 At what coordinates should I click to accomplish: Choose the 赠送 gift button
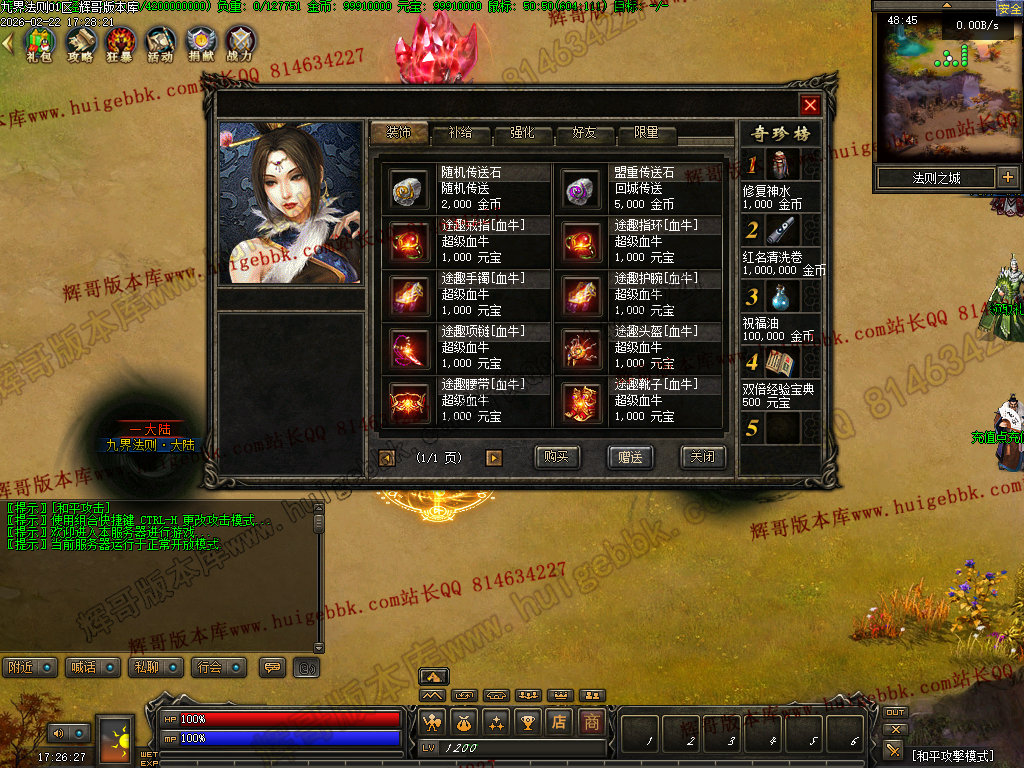click(630, 457)
